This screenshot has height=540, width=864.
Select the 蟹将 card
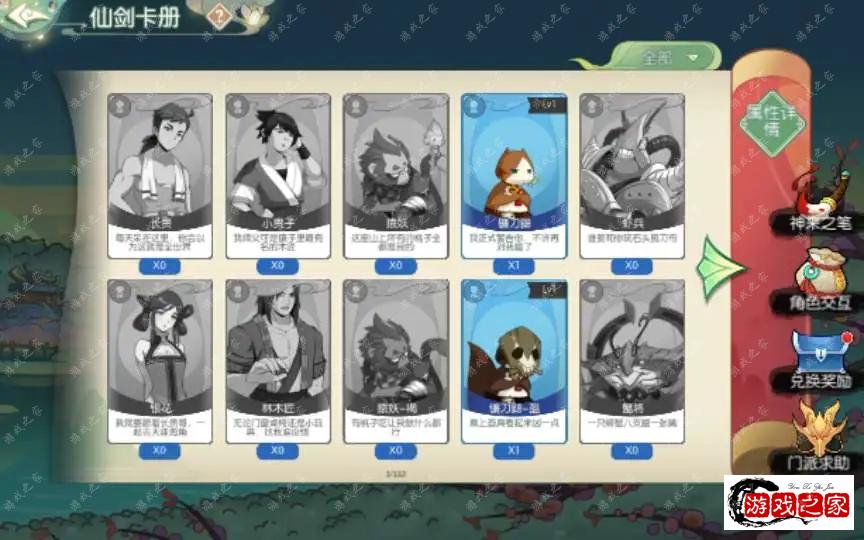pyautogui.click(x=632, y=360)
